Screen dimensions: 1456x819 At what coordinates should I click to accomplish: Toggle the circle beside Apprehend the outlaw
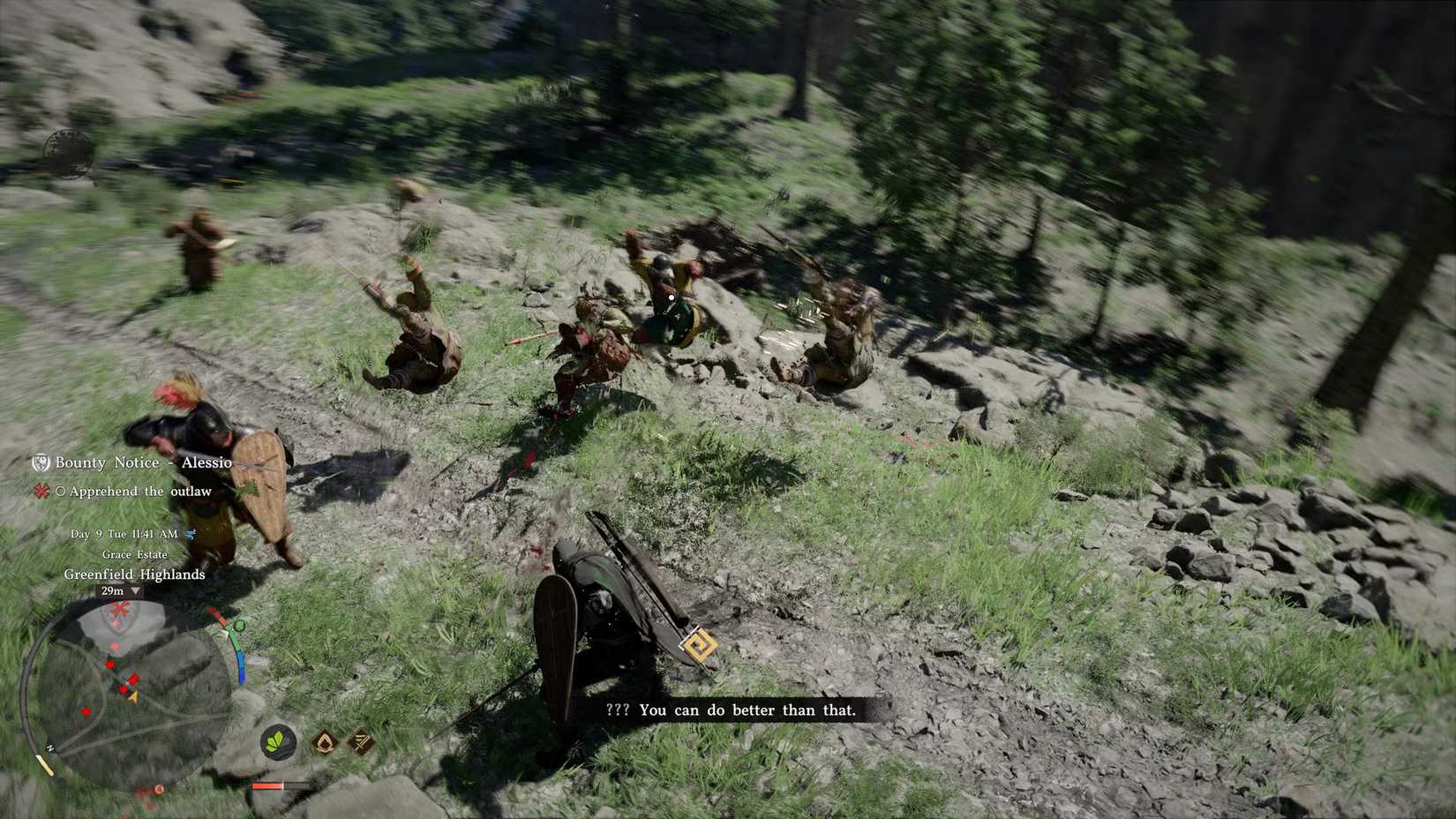[62, 491]
